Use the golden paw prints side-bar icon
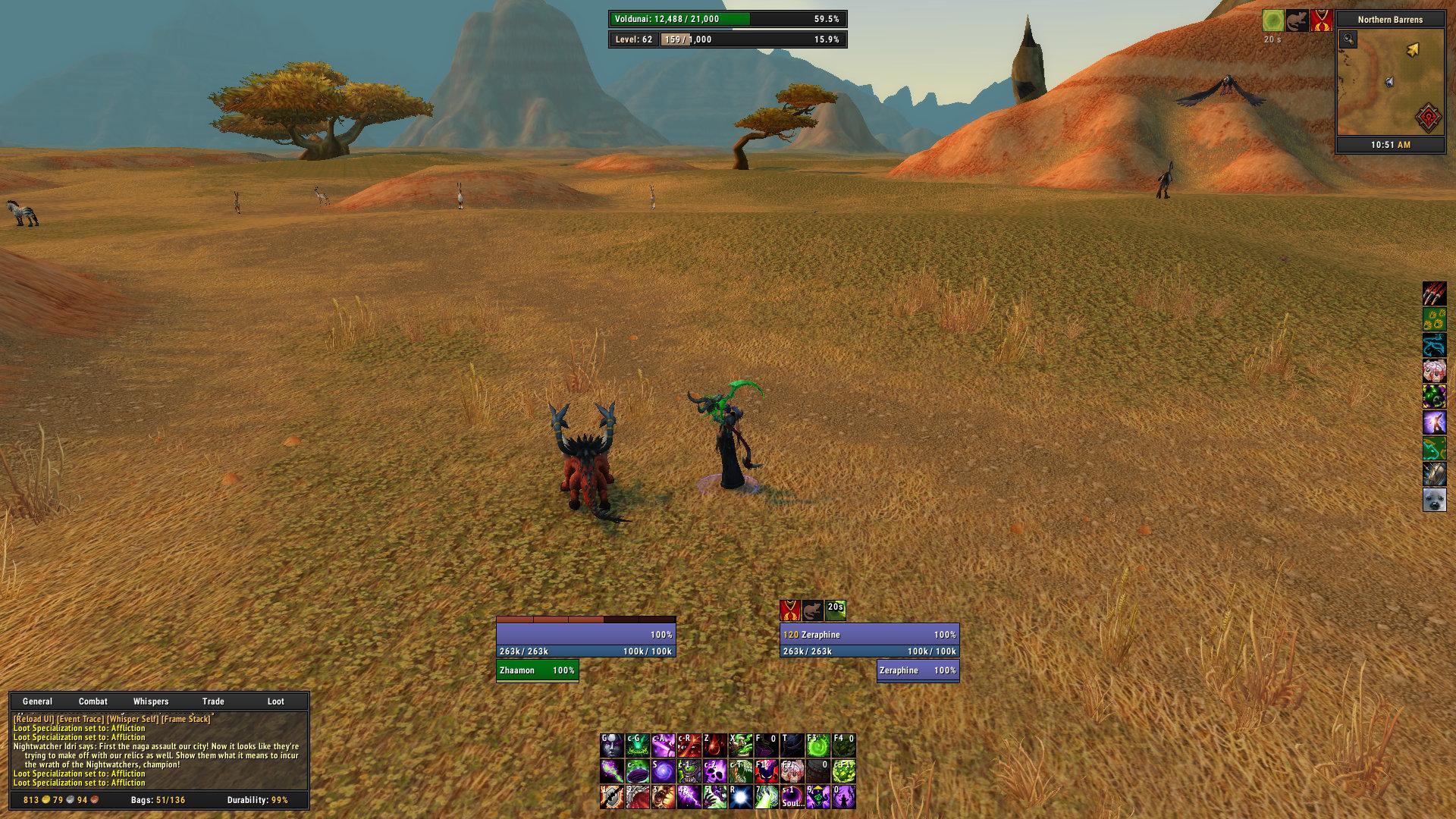The width and height of the screenshot is (1456, 819). (1434, 319)
